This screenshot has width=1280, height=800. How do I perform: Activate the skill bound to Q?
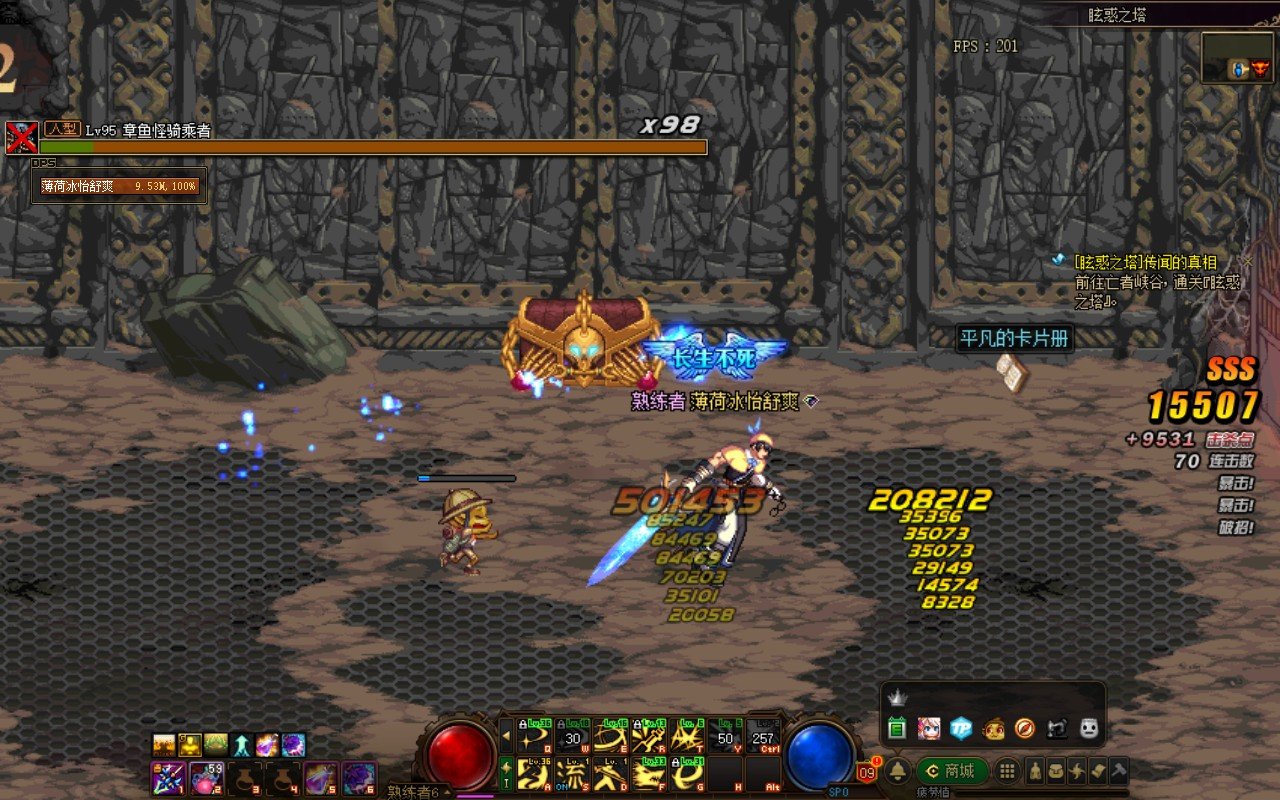click(535, 736)
